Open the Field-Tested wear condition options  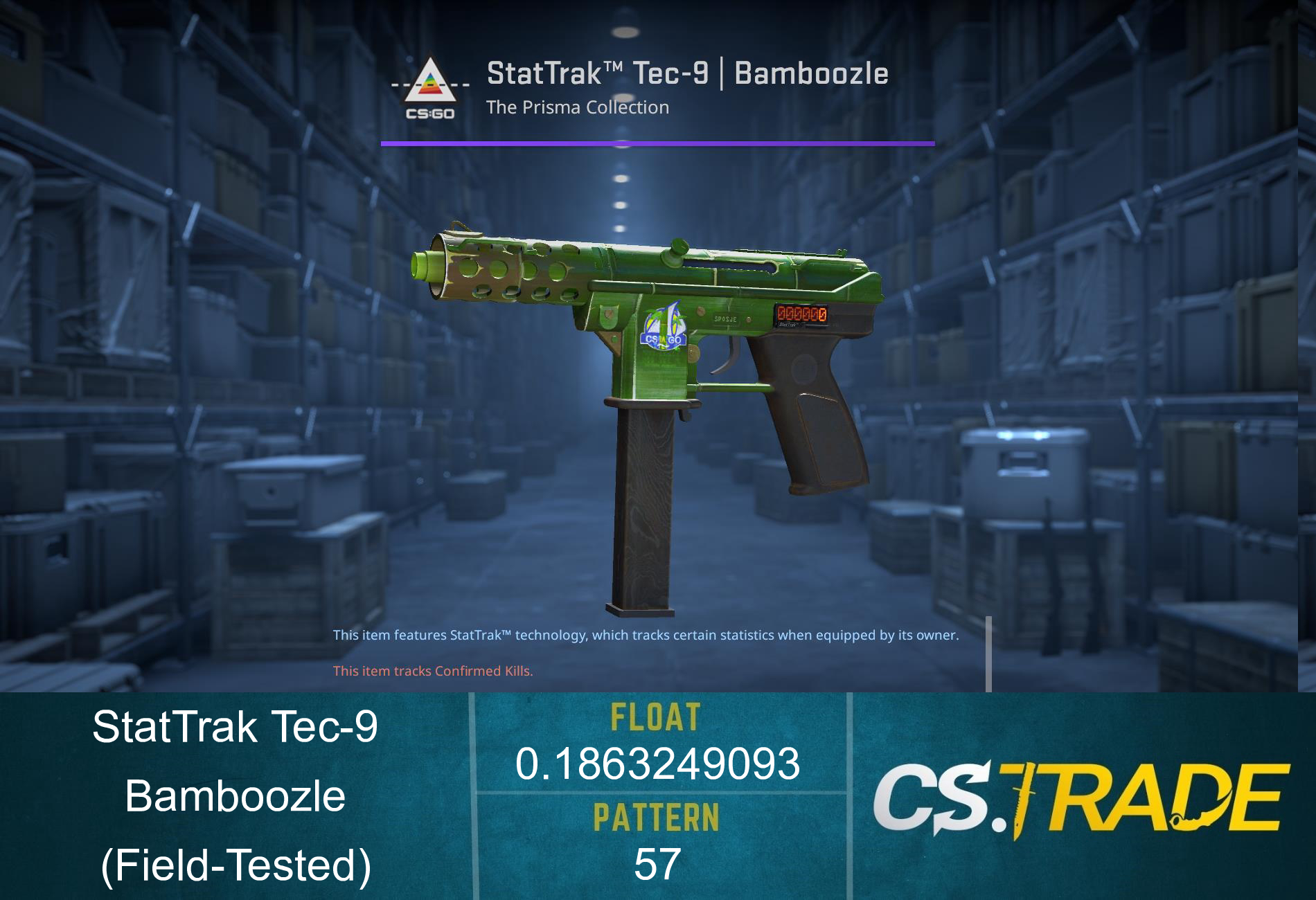click(235, 865)
